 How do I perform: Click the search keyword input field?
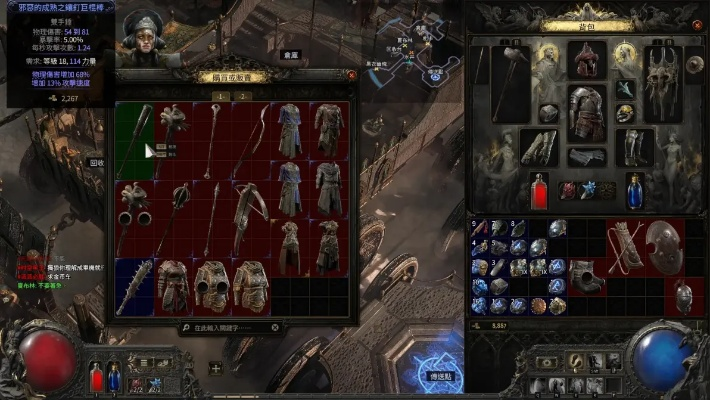(x=236, y=327)
